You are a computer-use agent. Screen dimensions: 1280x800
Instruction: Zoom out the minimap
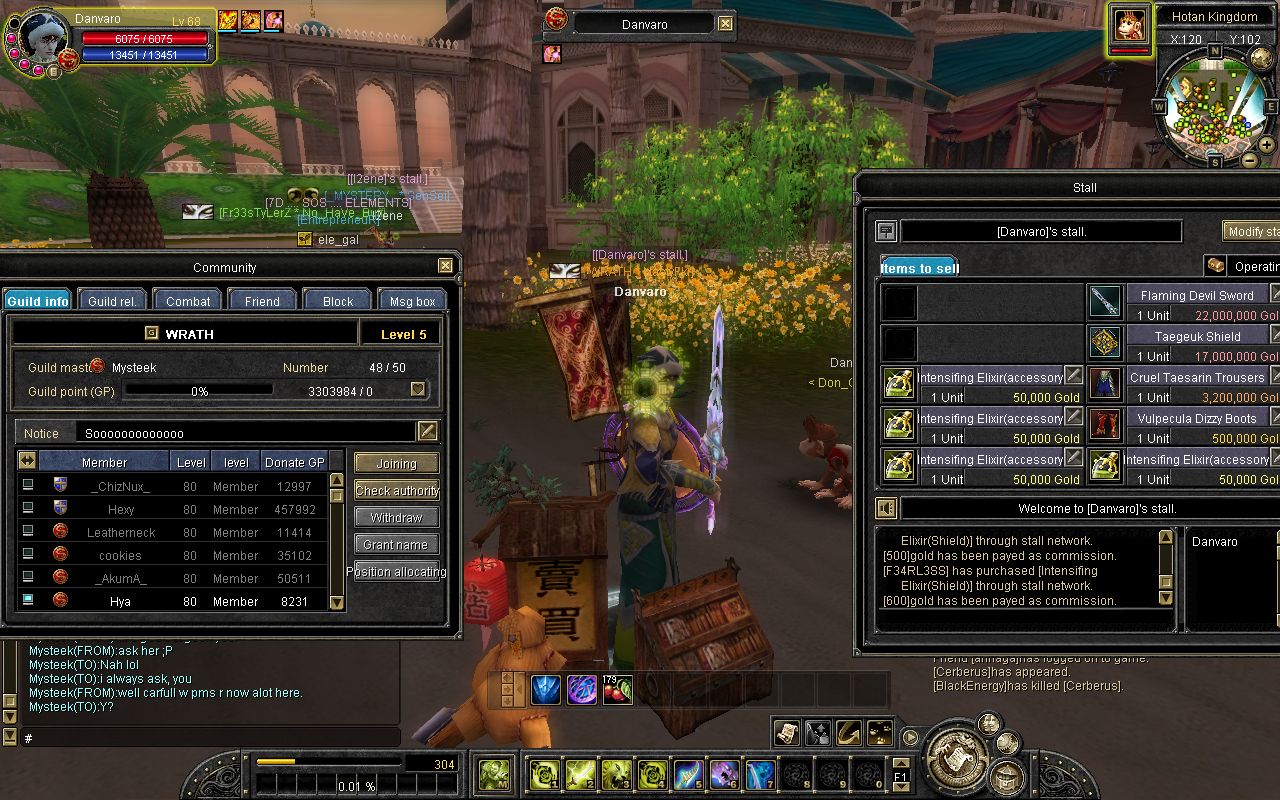[x=1250, y=160]
